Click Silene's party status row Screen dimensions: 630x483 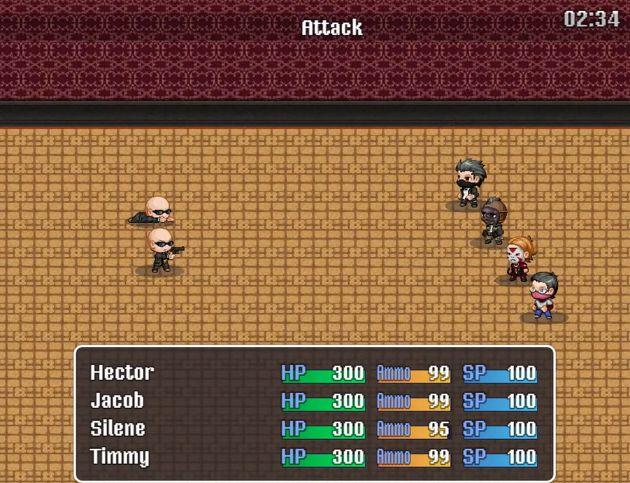pyautogui.click(x=118, y=429)
